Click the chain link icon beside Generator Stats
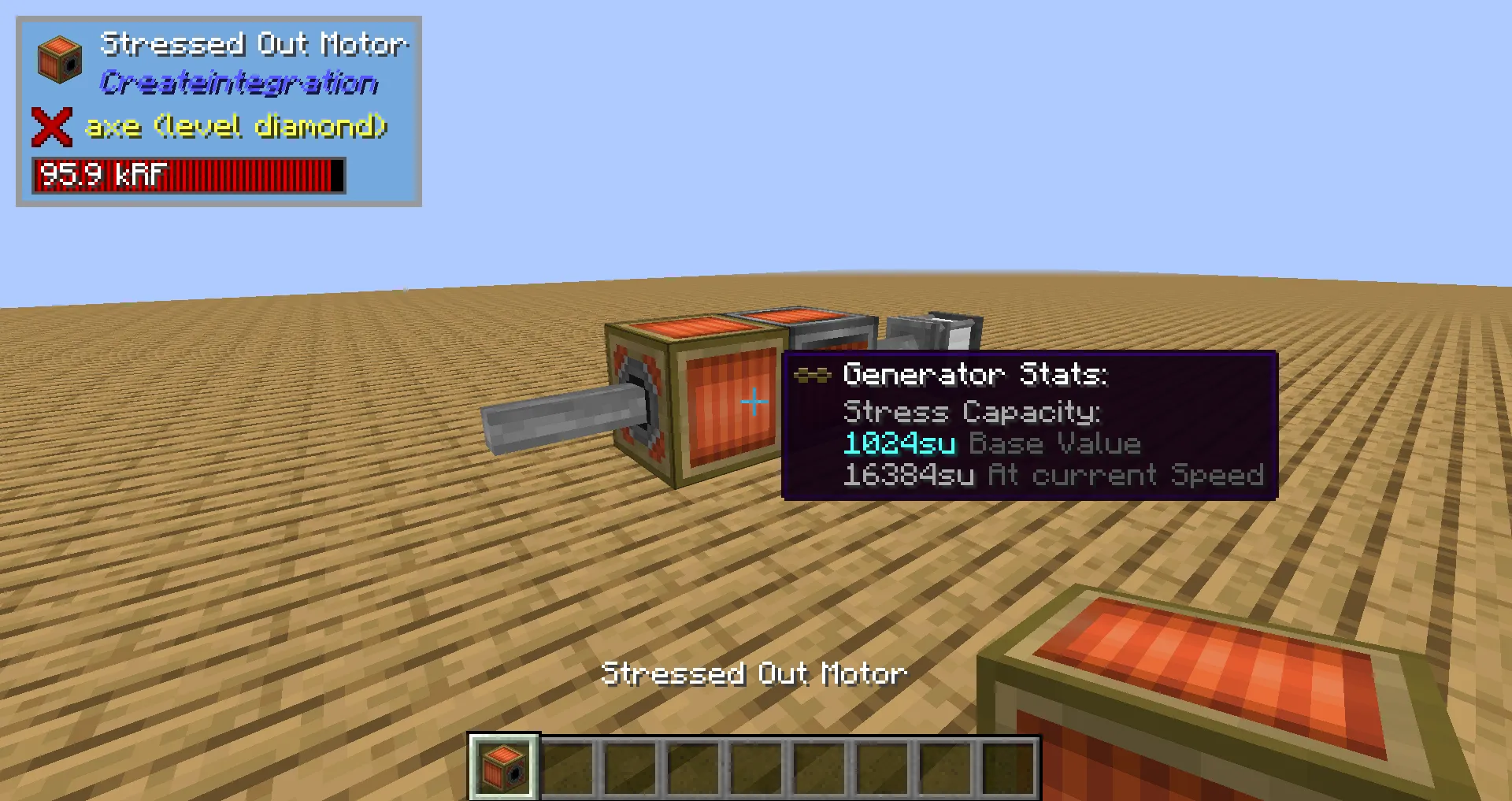 point(813,376)
